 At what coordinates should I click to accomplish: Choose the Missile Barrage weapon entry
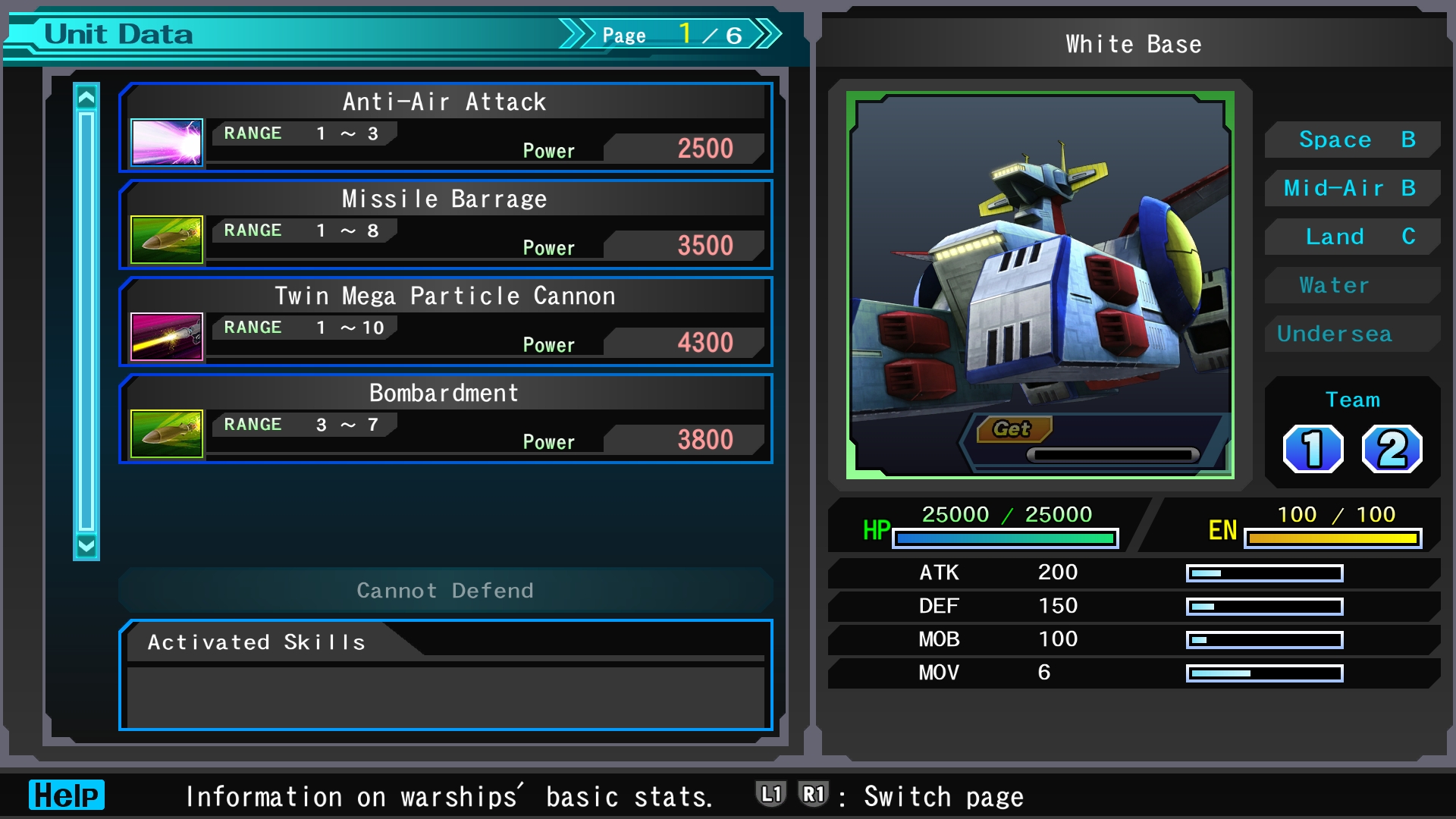coord(446,224)
